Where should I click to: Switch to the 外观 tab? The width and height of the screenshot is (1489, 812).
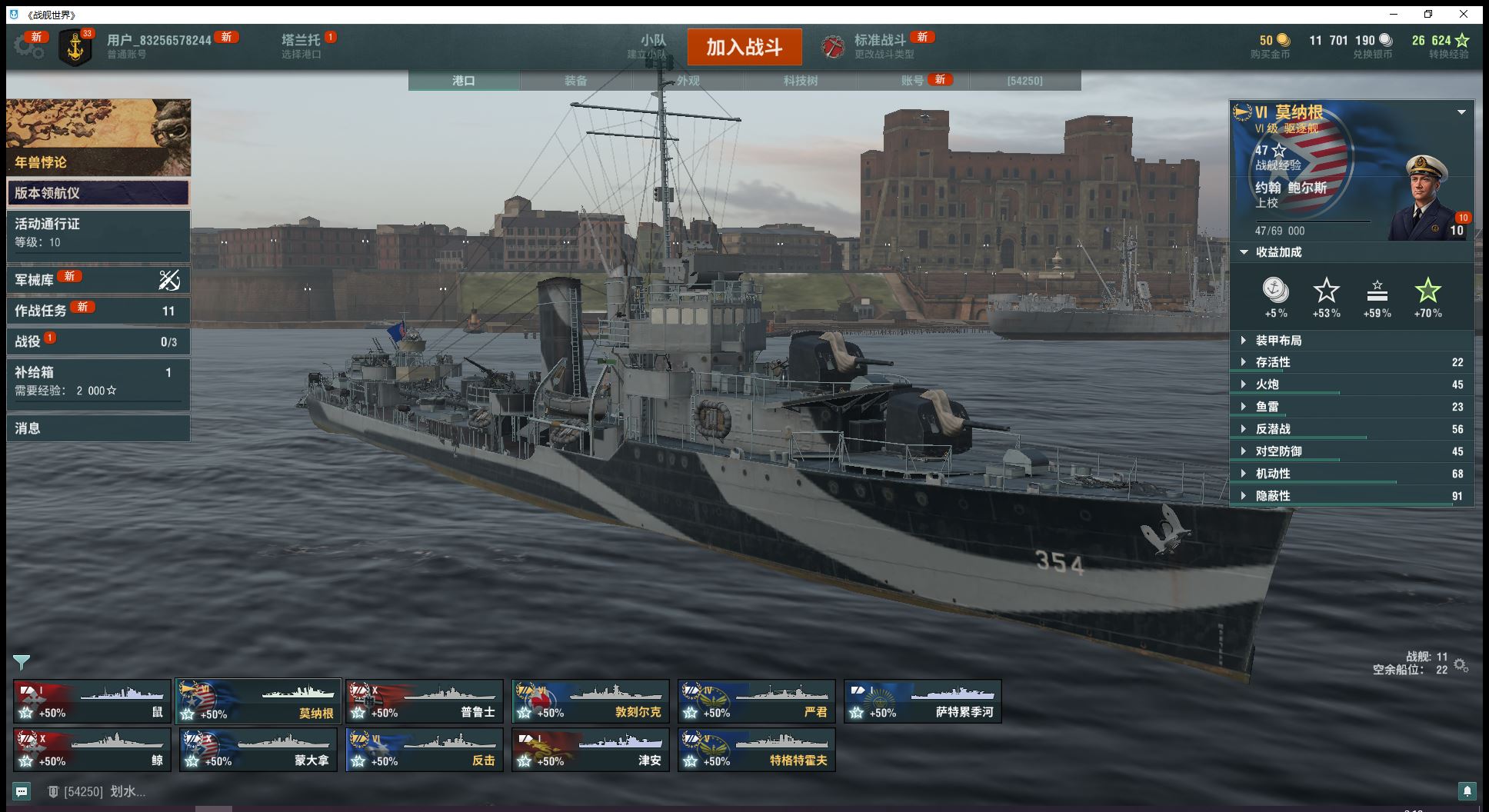688,81
